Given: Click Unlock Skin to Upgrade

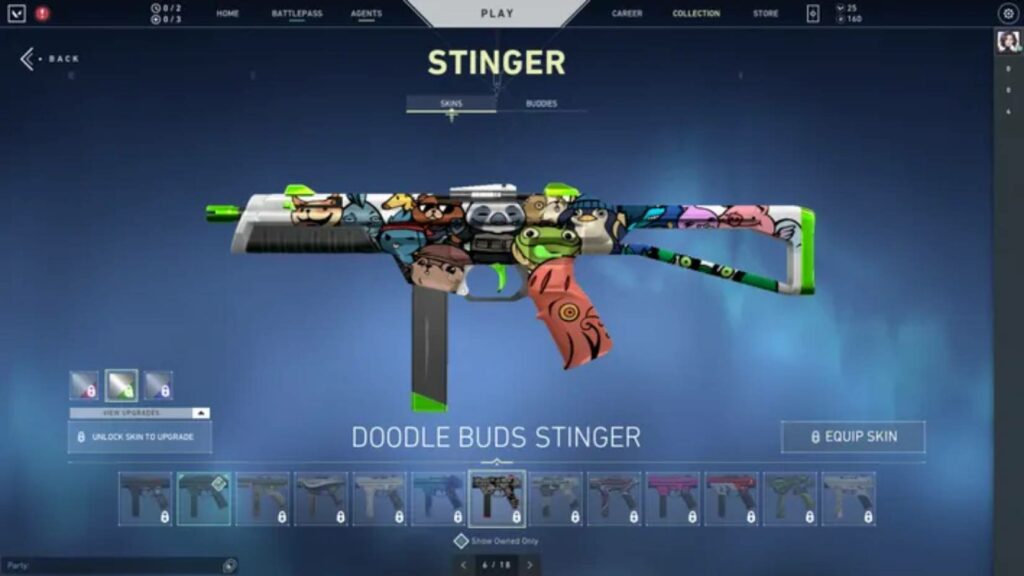Looking at the screenshot, I should point(139,437).
